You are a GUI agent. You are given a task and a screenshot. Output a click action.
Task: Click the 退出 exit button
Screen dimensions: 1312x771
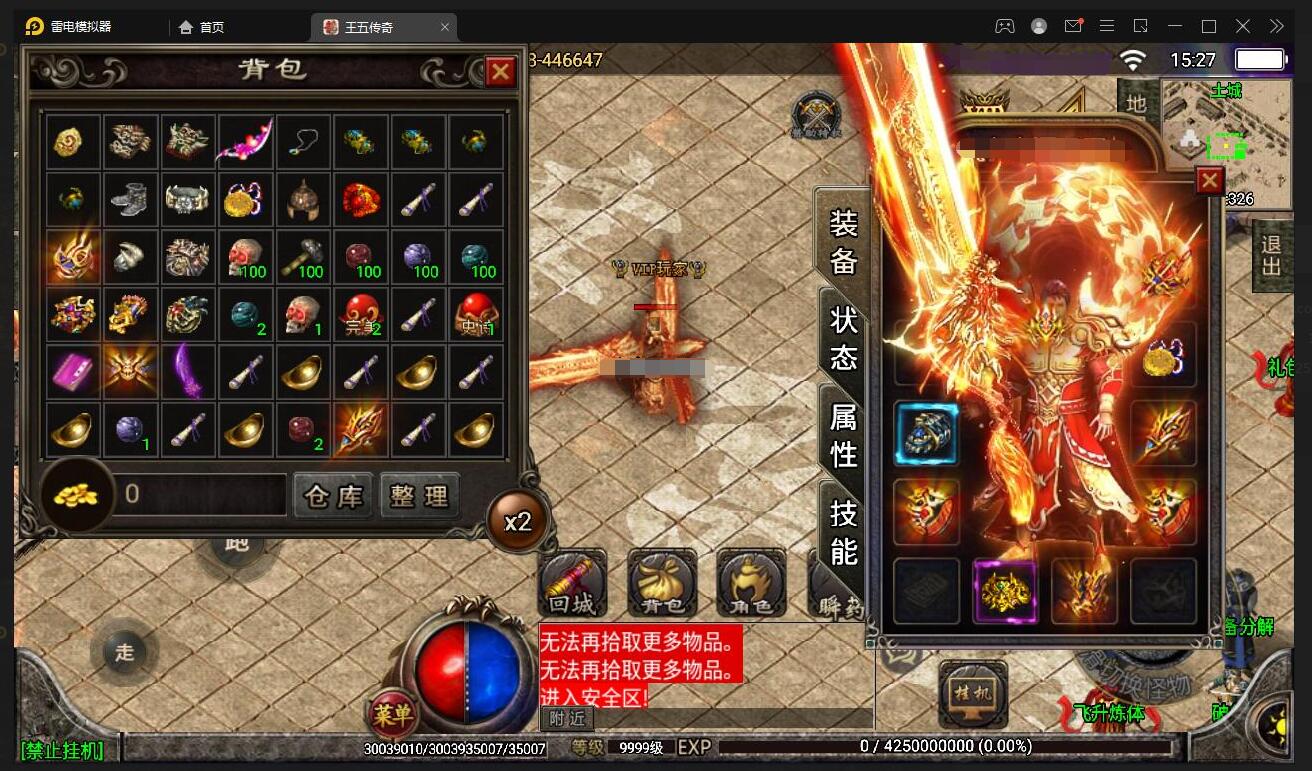tap(1271, 256)
